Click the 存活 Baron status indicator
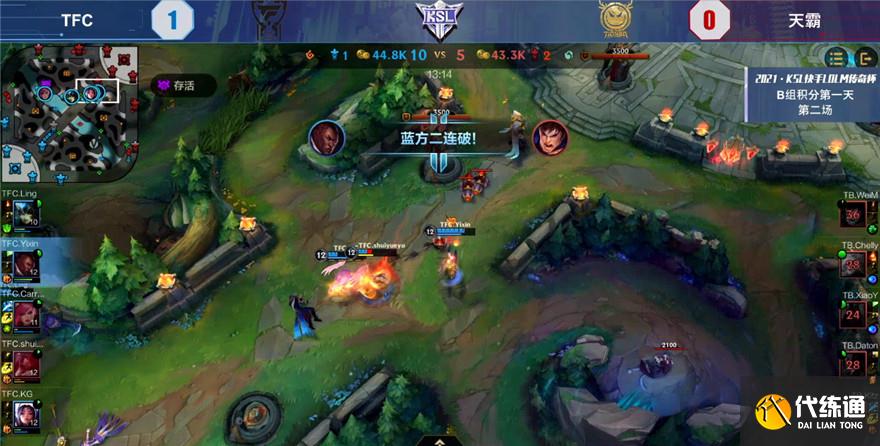 click(x=172, y=86)
